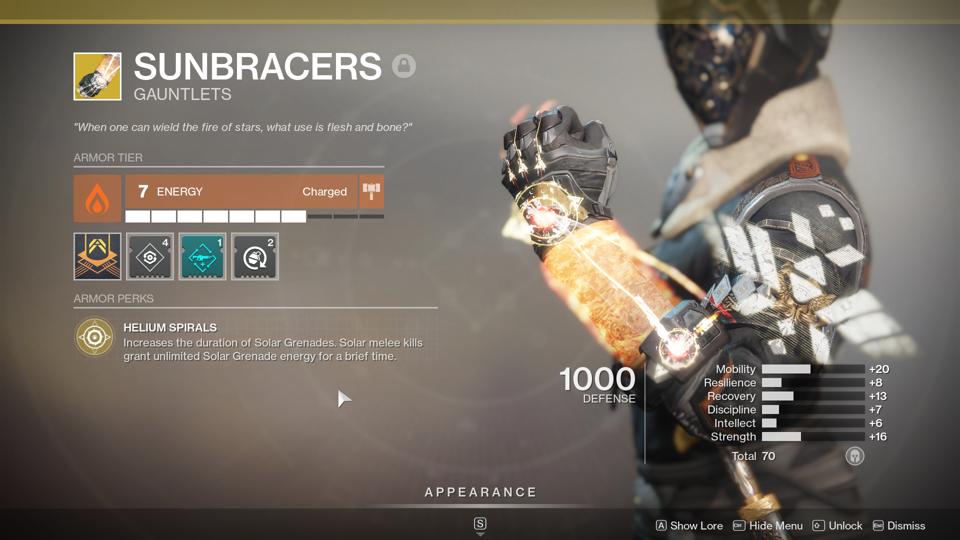Select the diamond mod costing 4 energy
Screen dimensions: 960x540
point(150,257)
